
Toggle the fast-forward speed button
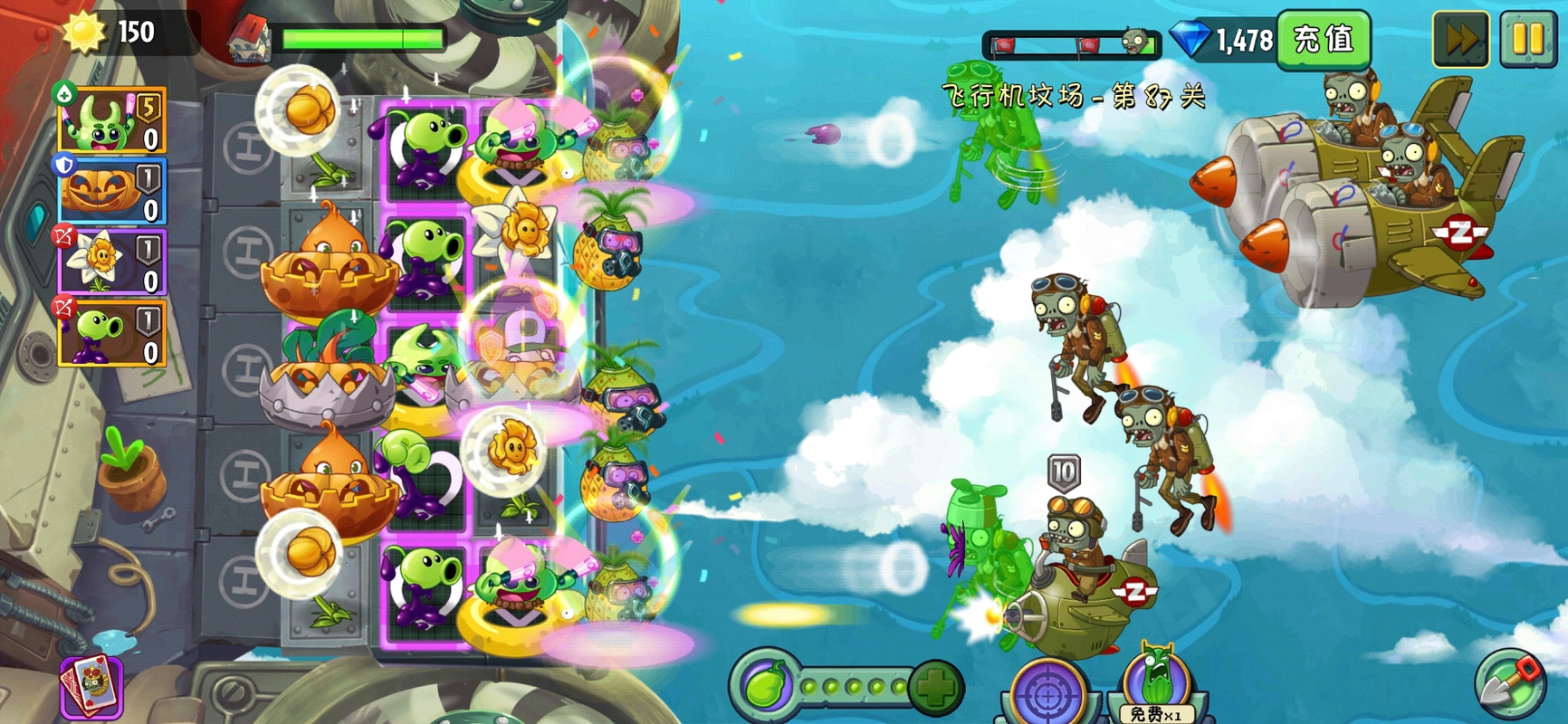tap(1460, 39)
